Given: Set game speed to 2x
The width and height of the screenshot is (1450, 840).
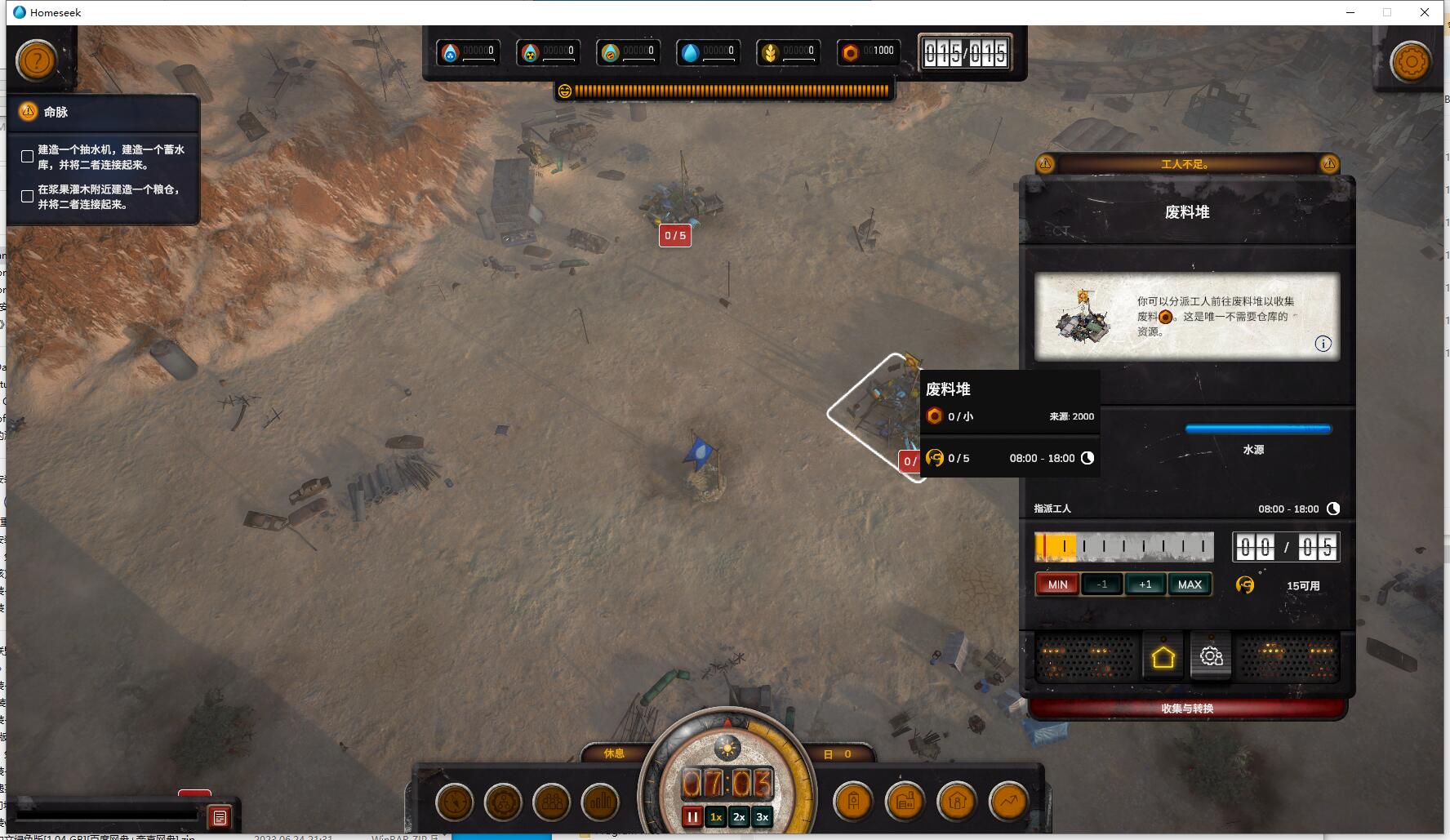Looking at the screenshot, I should [x=739, y=817].
